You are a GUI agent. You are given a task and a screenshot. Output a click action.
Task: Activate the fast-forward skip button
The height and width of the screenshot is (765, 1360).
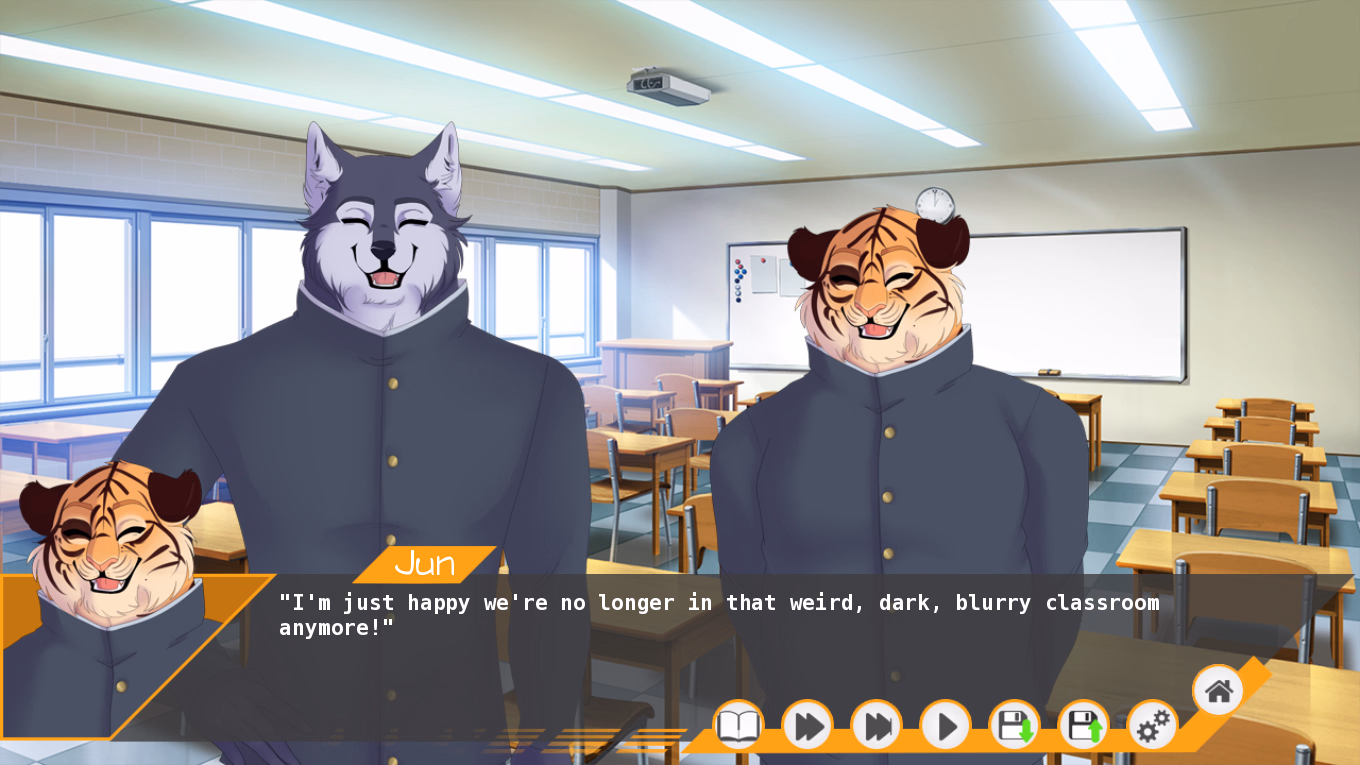point(807,725)
